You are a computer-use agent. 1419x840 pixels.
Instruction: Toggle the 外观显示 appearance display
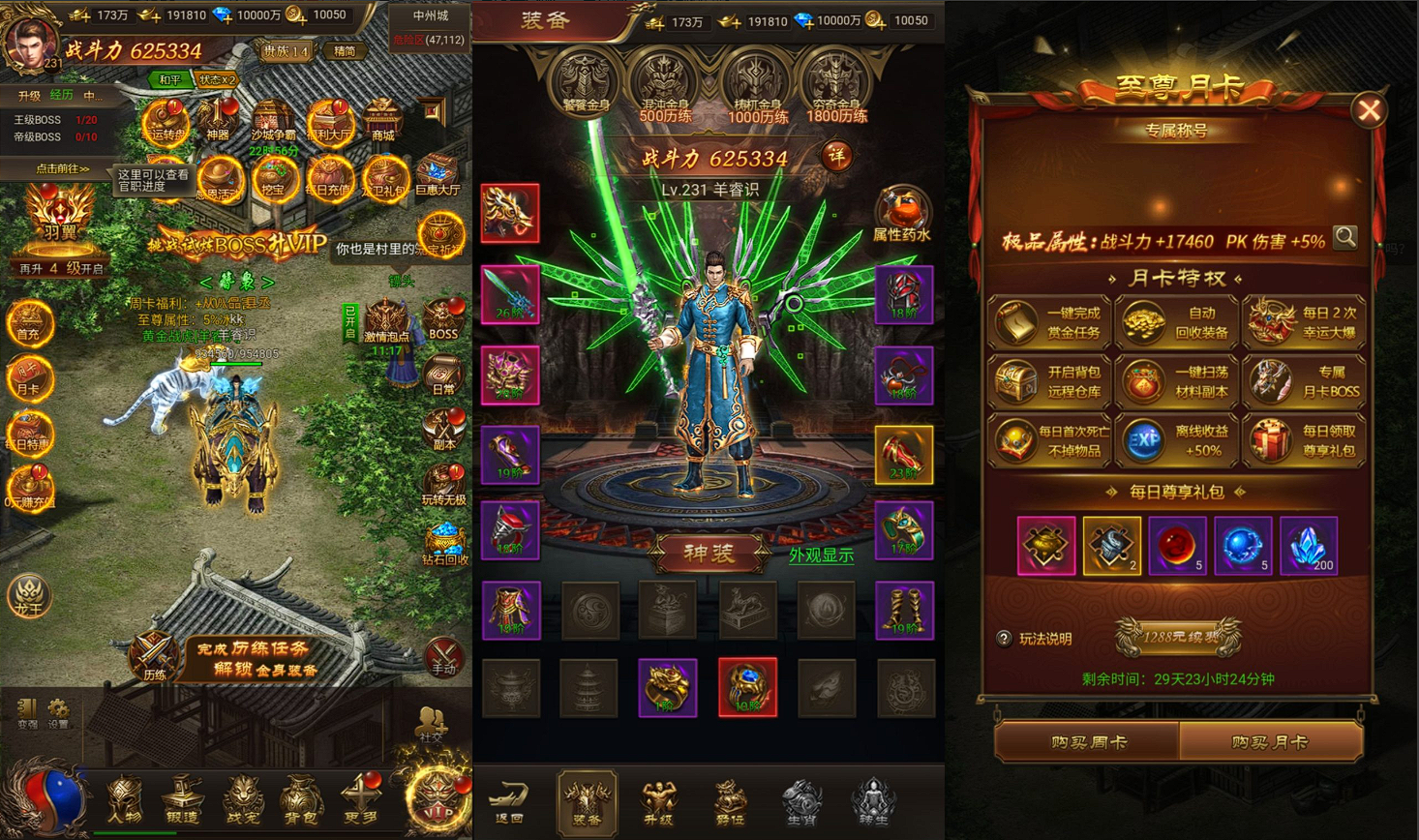[x=821, y=555]
